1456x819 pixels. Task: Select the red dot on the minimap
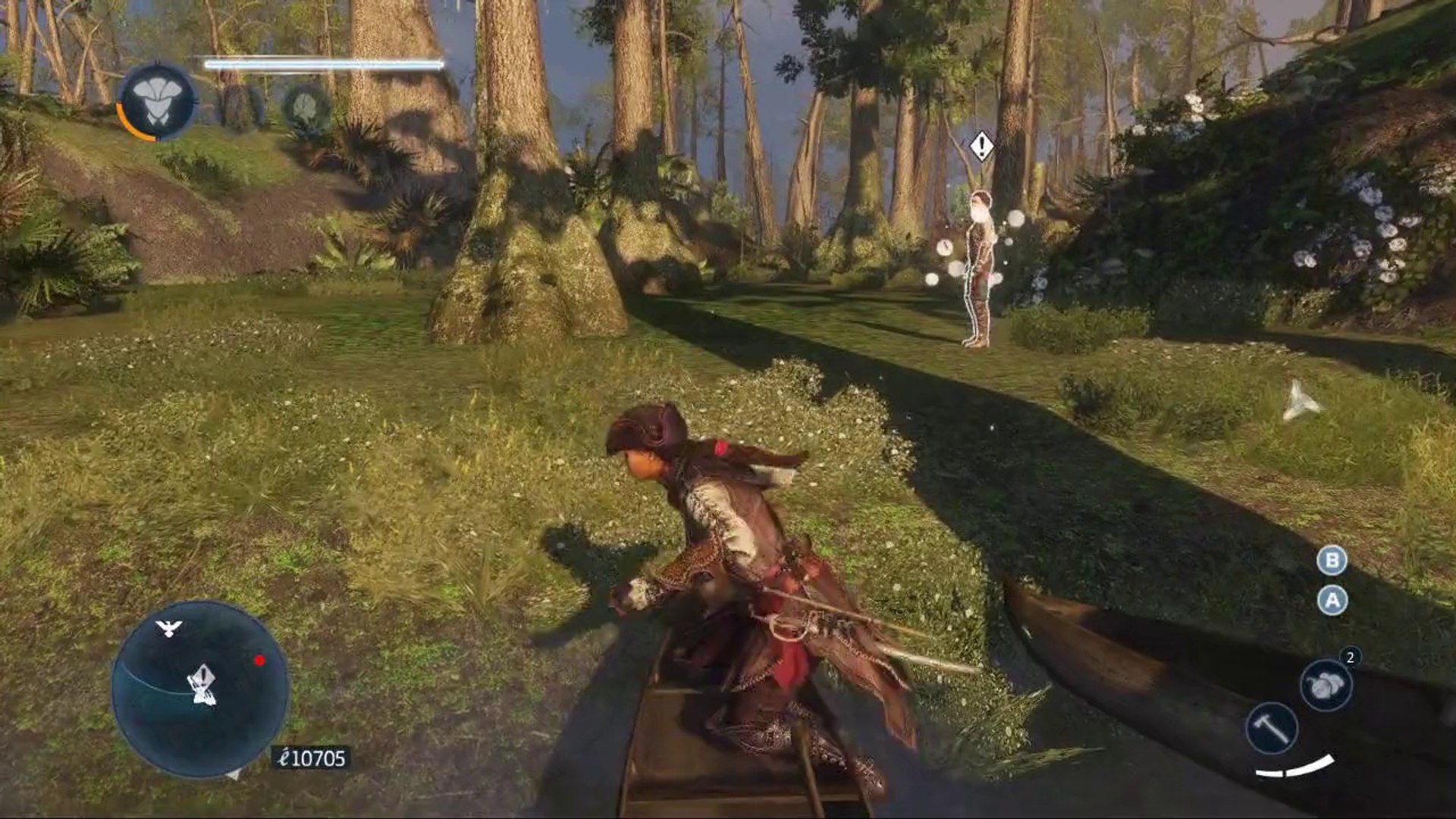coord(259,661)
